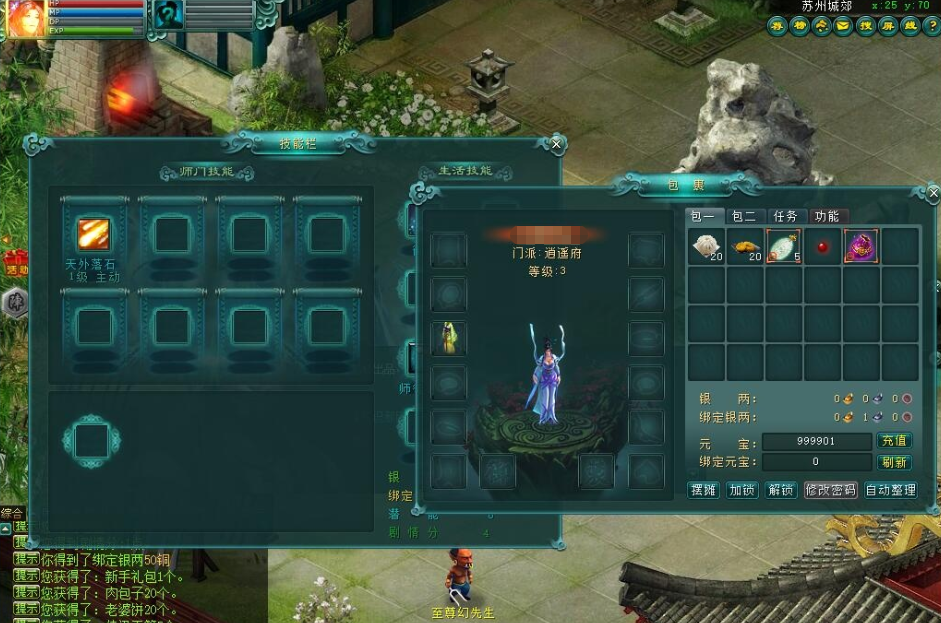Close the skill panel (技能栏)
This screenshot has height=623, width=941.
(557, 144)
